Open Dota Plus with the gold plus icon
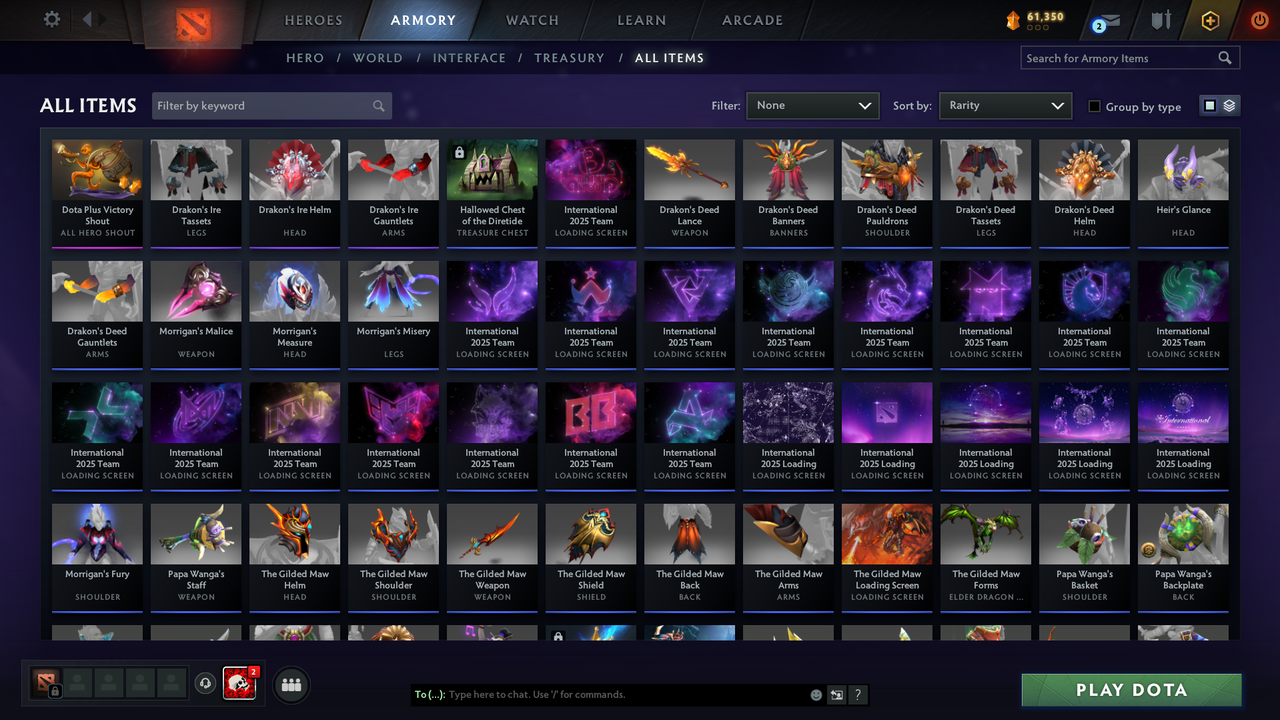 click(1209, 20)
